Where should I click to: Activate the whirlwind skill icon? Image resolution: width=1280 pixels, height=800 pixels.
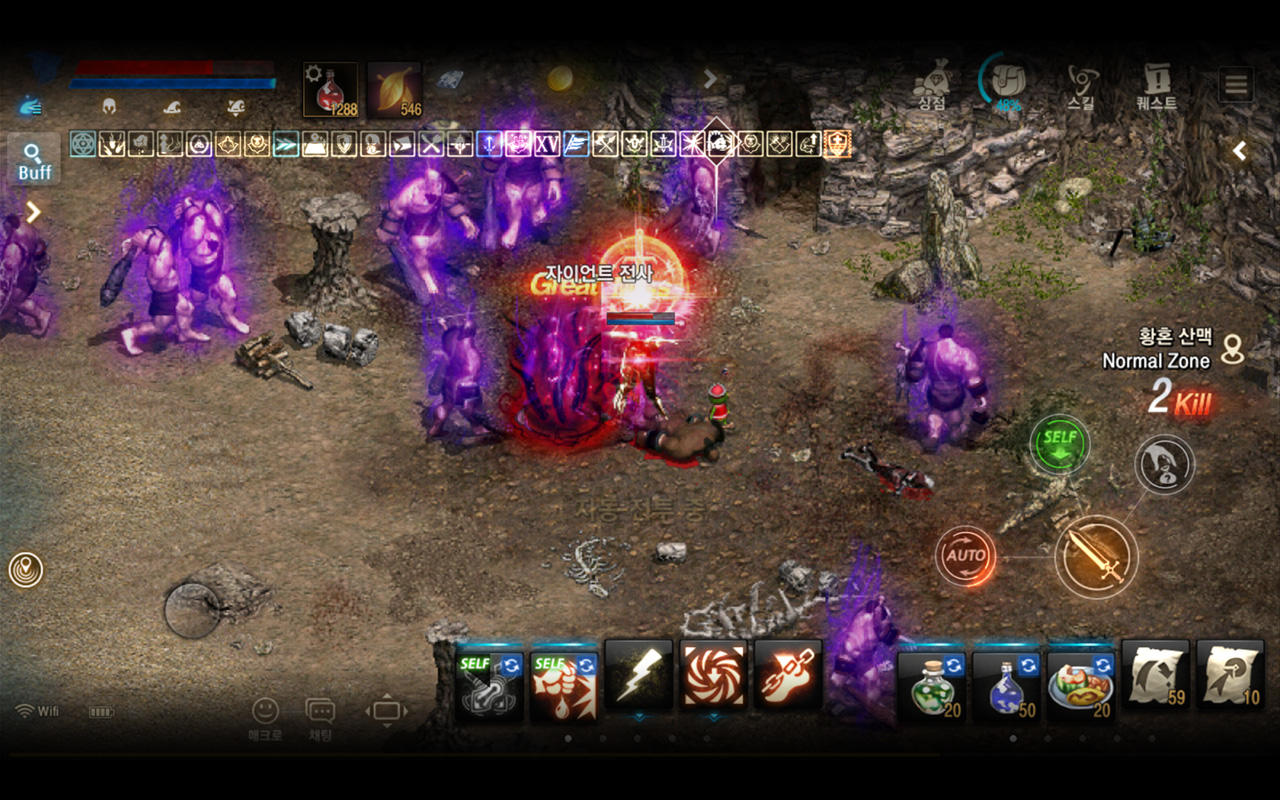point(712,680)
